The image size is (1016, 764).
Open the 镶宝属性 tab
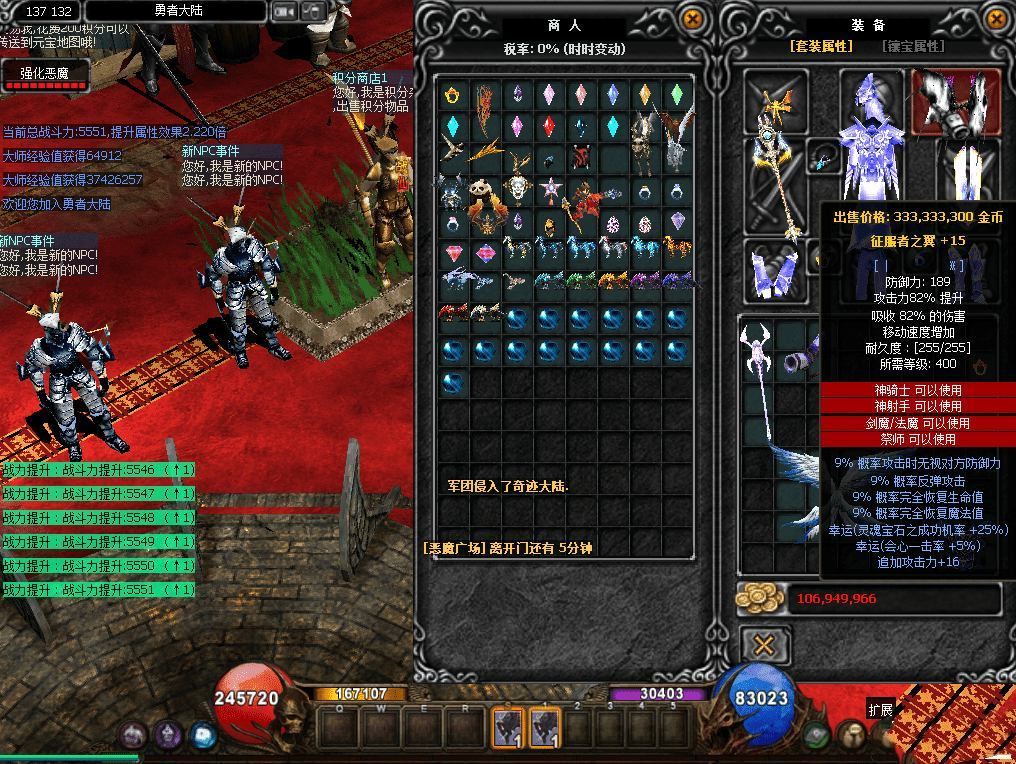coord(912,46)
